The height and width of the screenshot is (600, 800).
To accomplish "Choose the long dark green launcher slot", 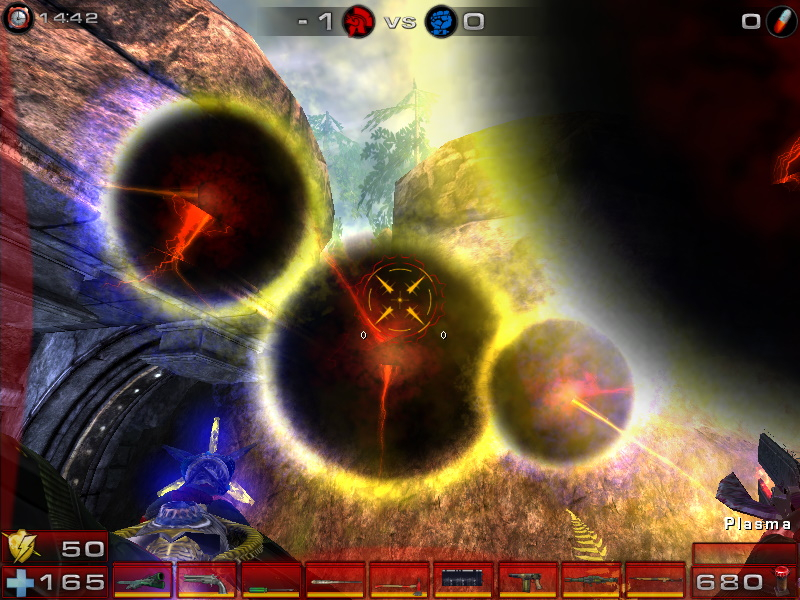I will click(x=590, y=580).
